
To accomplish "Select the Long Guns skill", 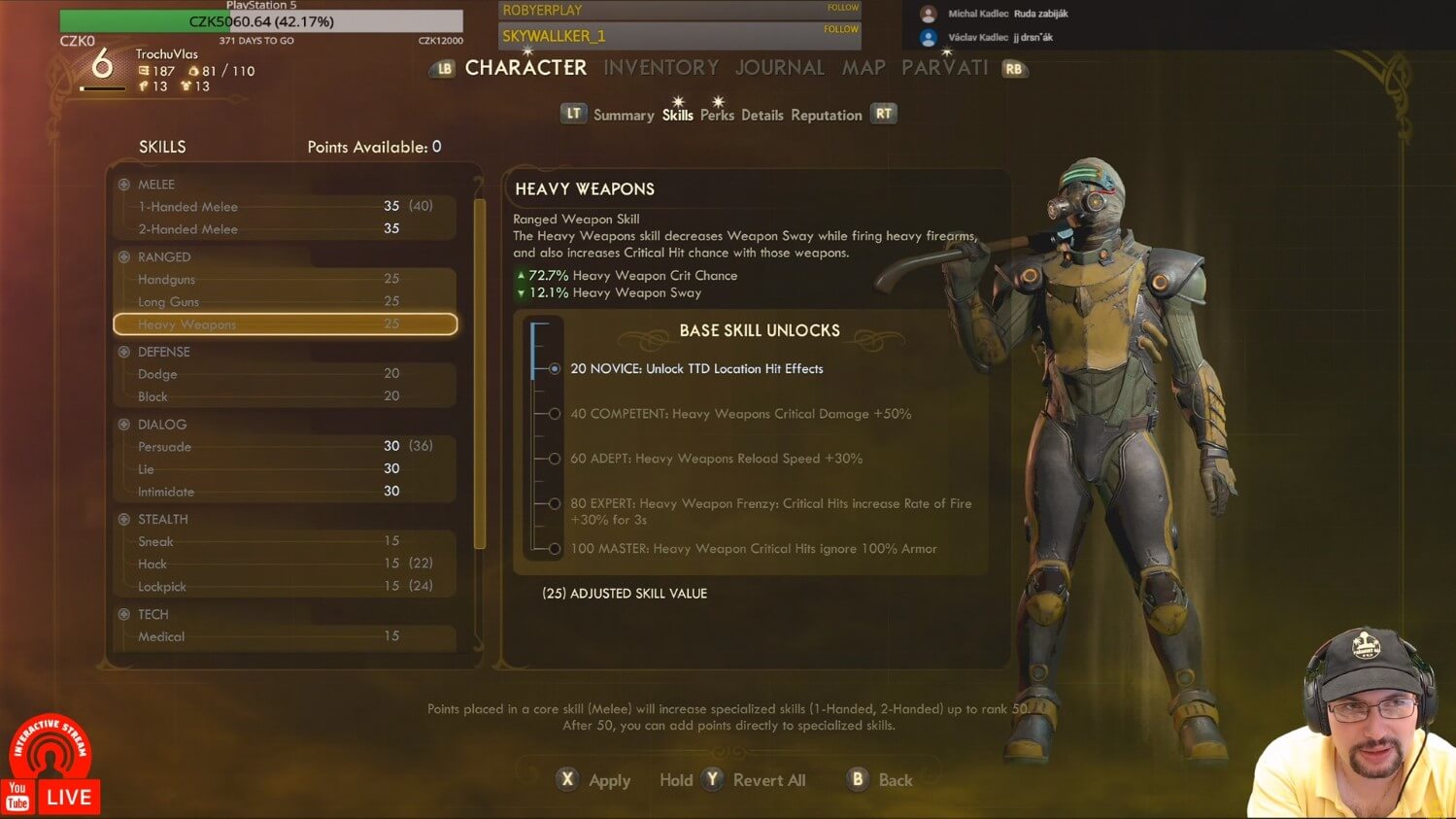I will click(x=285, y=301).
